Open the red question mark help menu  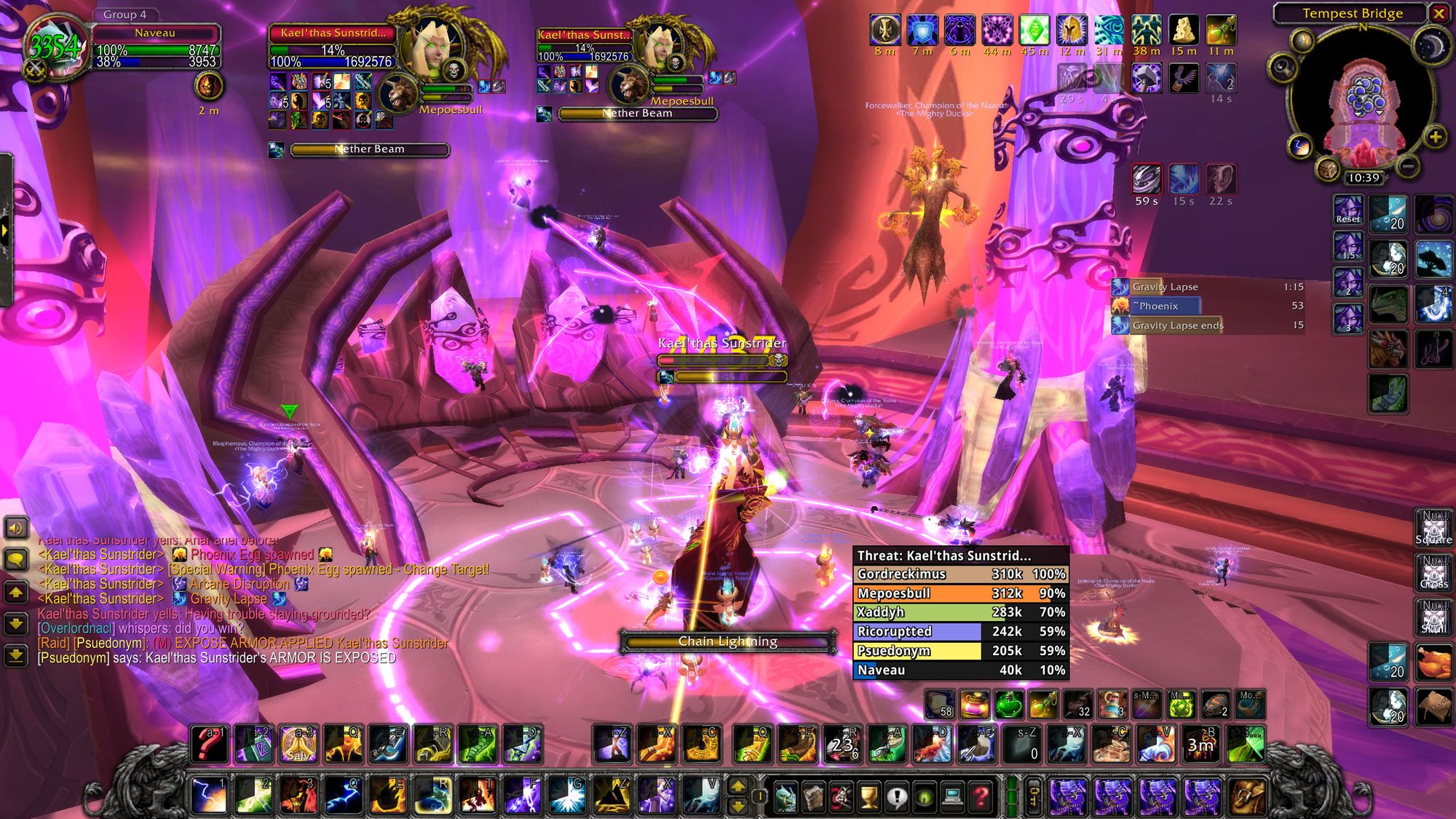coord(981,798)
